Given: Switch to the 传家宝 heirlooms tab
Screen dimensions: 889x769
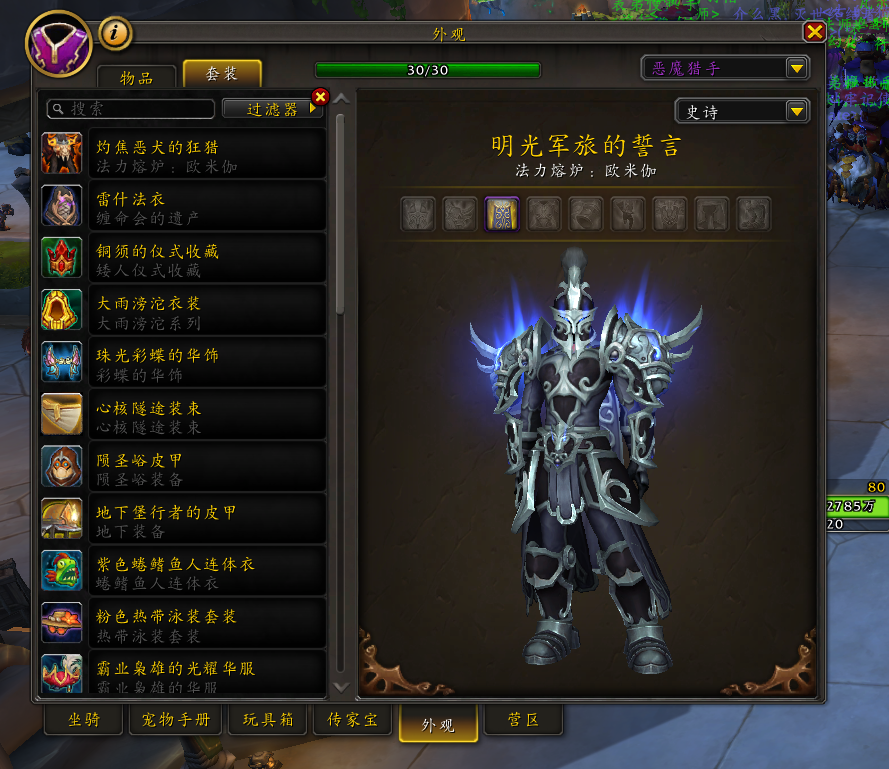Looking at the screenshot, I should [x=352, y=720].
